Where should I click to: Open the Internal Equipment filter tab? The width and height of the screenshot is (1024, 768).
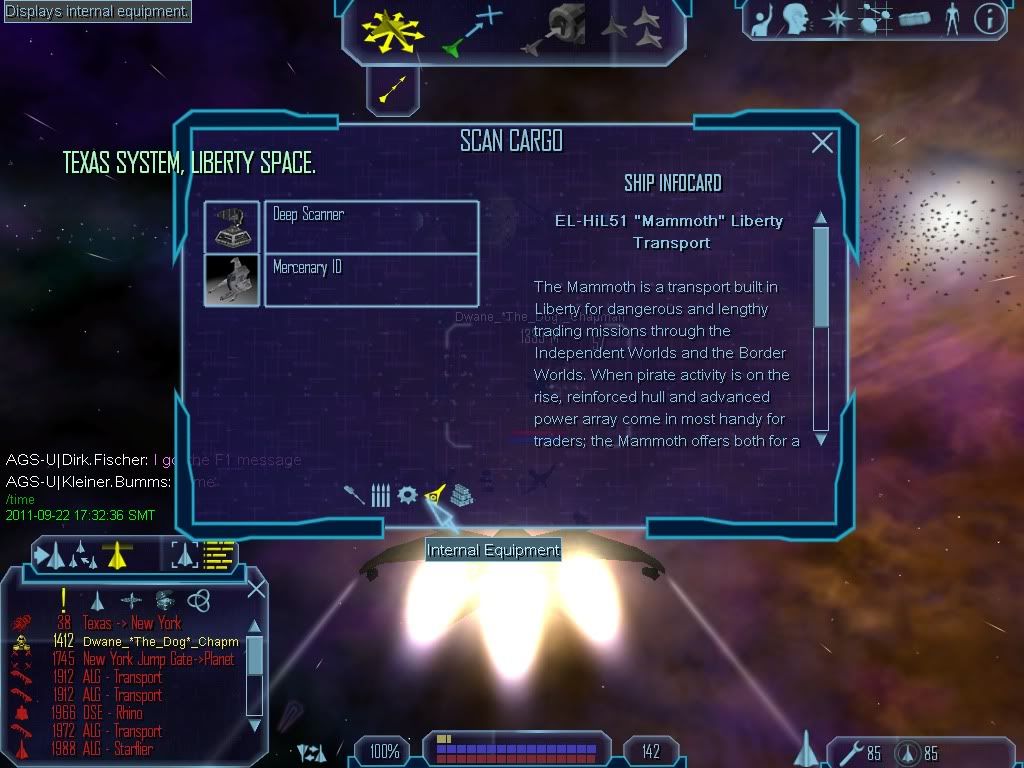pyautogui.click(x=434, y=494)
